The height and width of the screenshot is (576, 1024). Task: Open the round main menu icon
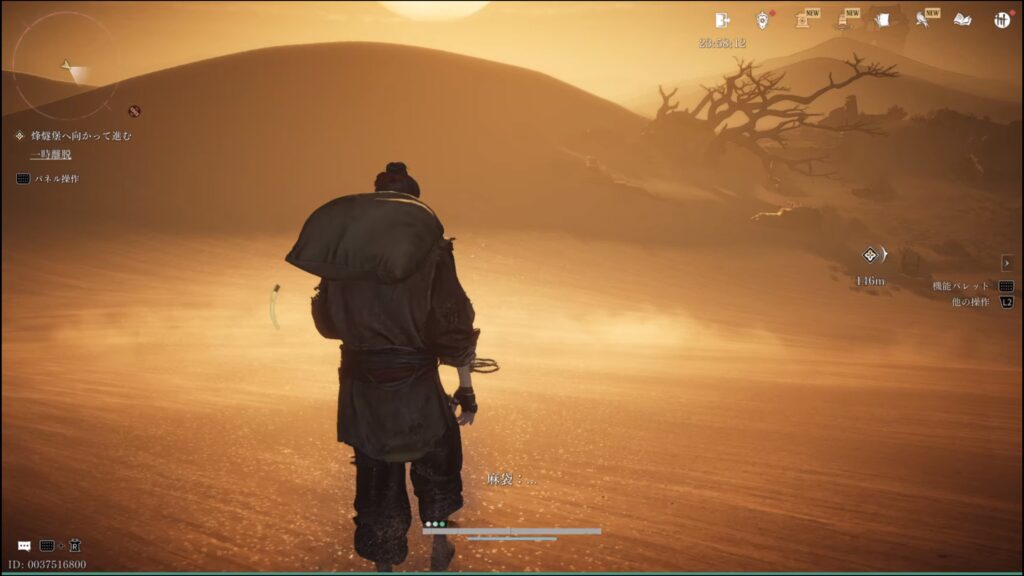pos(1002,20)
